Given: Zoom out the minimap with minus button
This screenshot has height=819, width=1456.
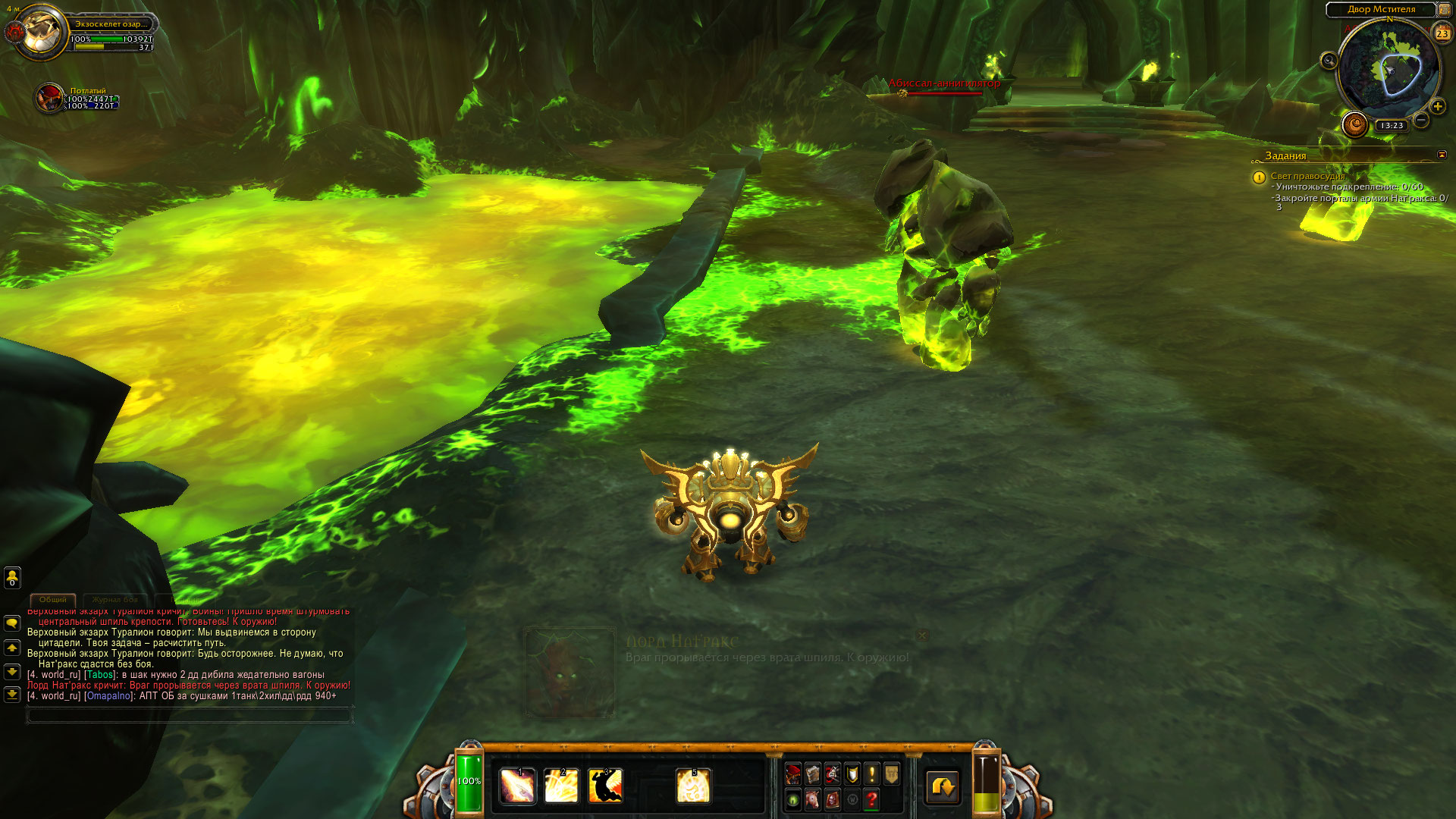Looking at the screenshot, I should coord(1421,120).
